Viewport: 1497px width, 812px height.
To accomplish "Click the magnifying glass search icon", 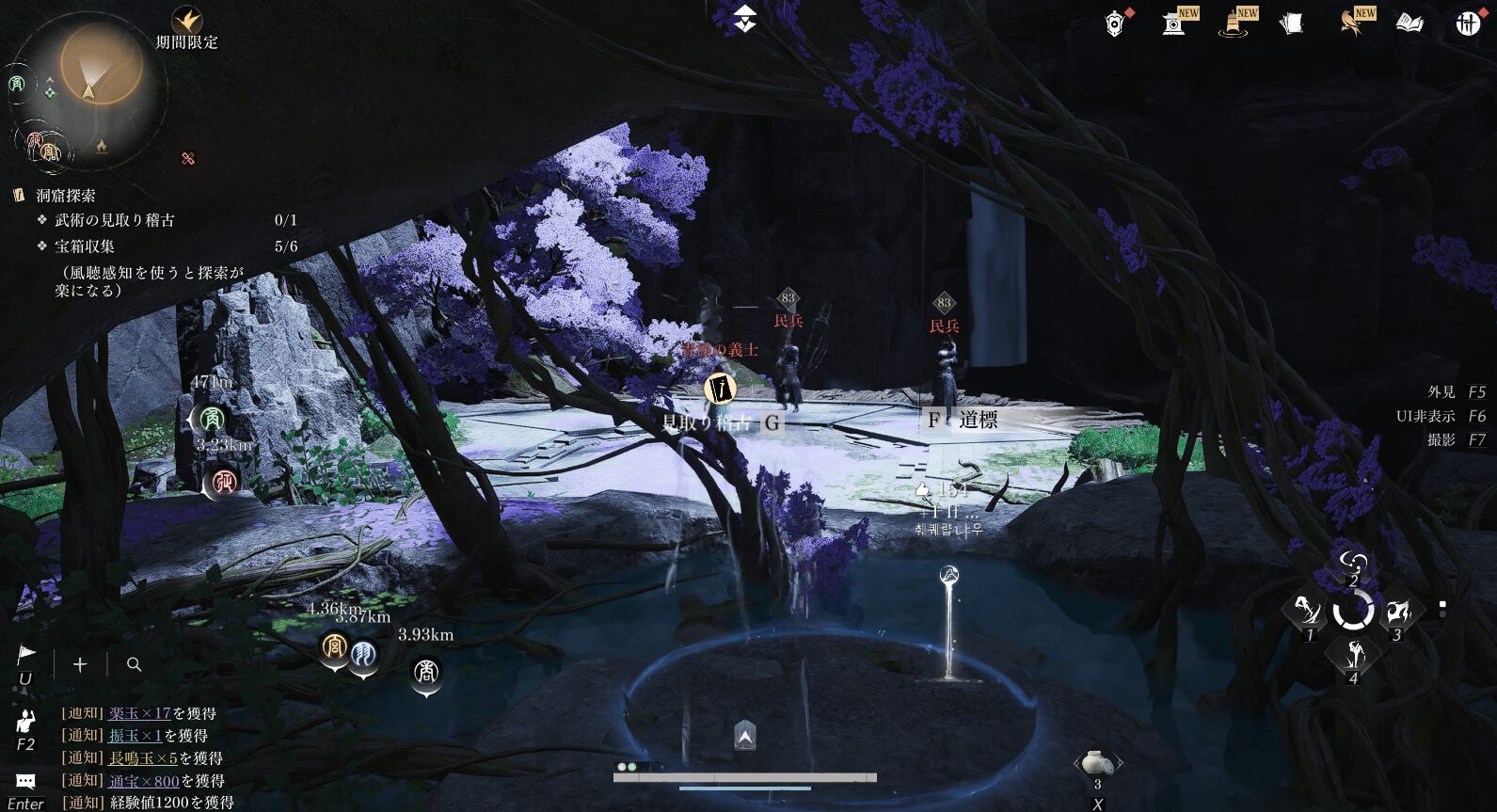I will tap(135, 664).
